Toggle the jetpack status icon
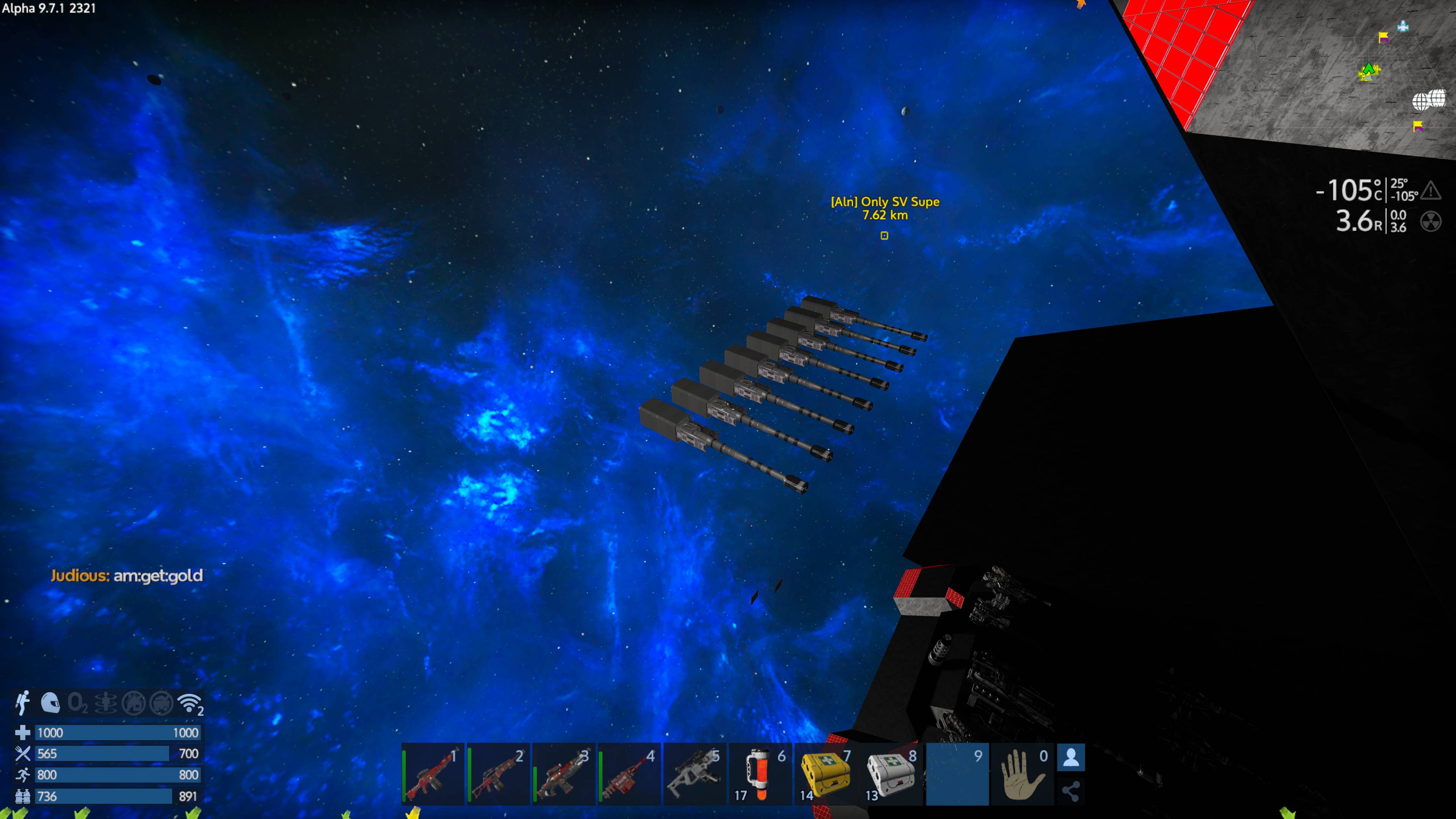The width and height of the screenshot is (1456, 819). [23, 703]
